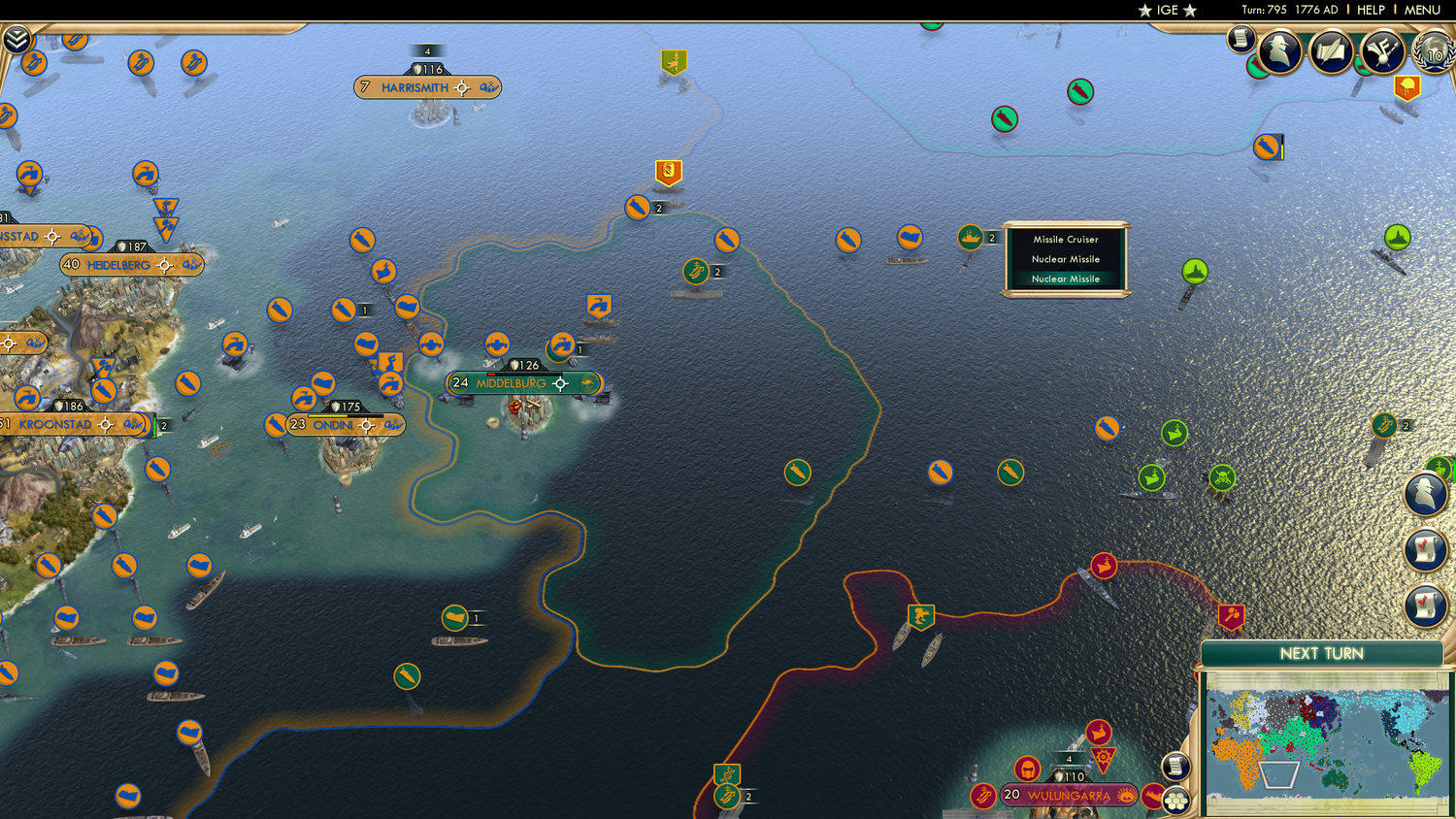Click the orange shield alert near top center
Image resolution: width=1456 pixels, height=819 pixels.
pos(669,173)
